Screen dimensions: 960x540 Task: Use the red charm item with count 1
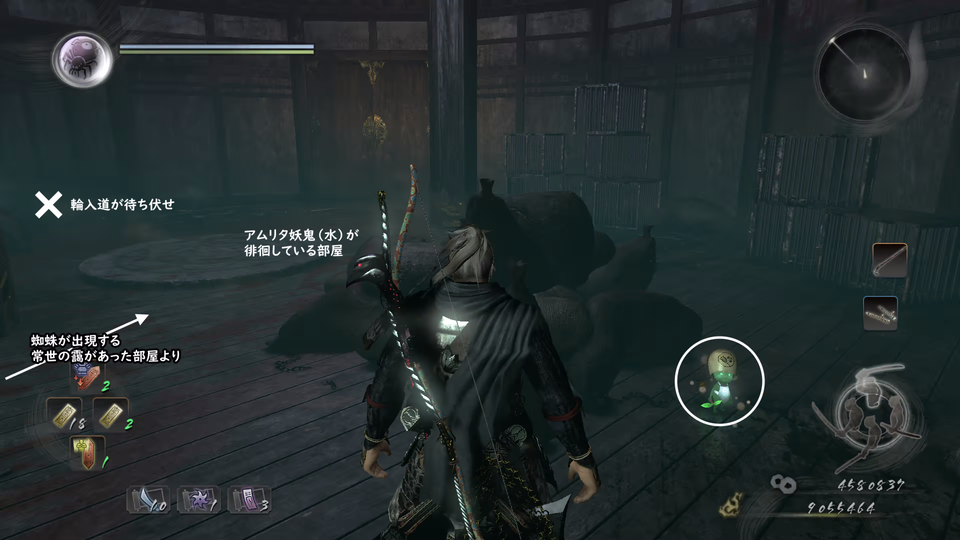click(x=87, y=451)
